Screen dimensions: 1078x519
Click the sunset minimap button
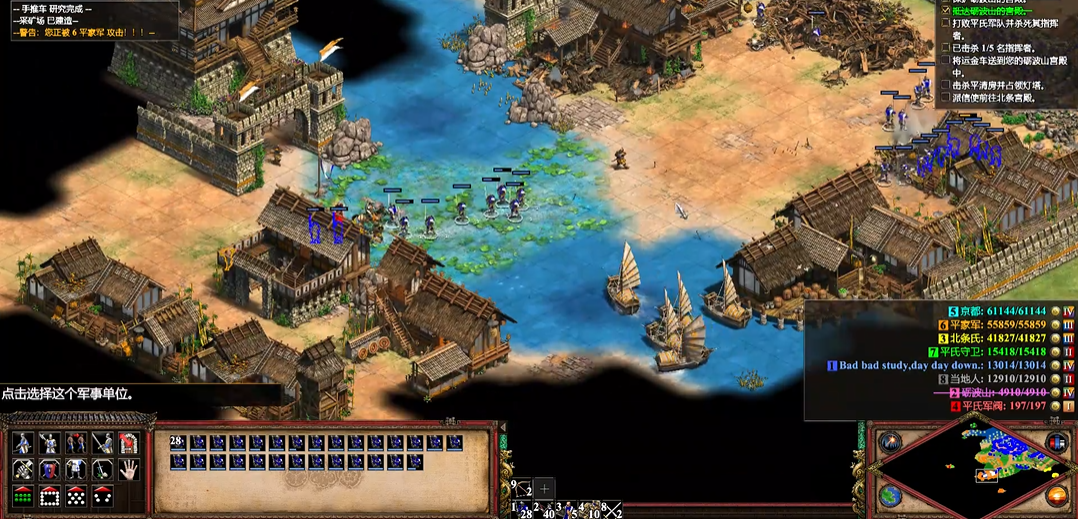coord(1056,496)
